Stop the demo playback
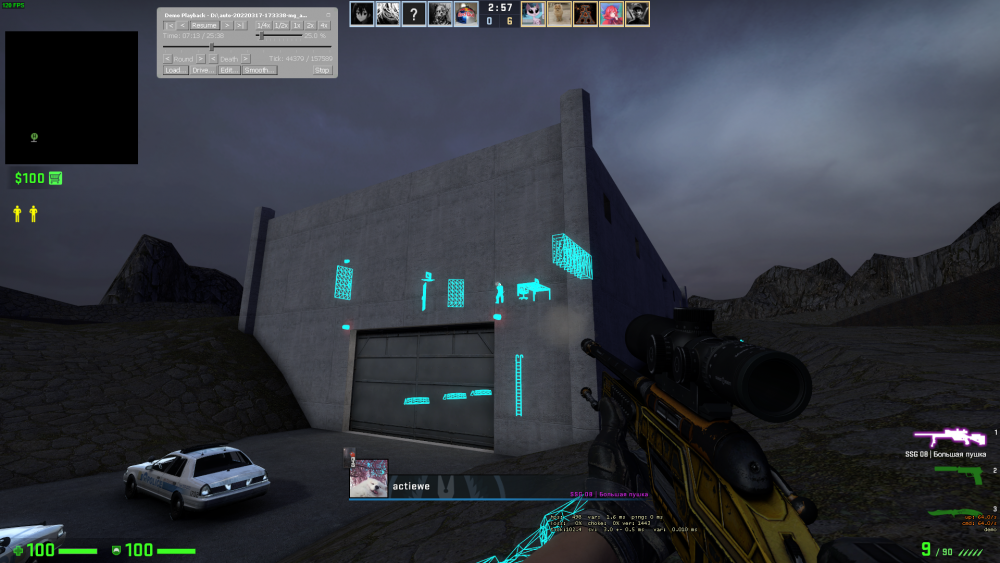This screenshot has width=1000, height=563. click(322, 70)
